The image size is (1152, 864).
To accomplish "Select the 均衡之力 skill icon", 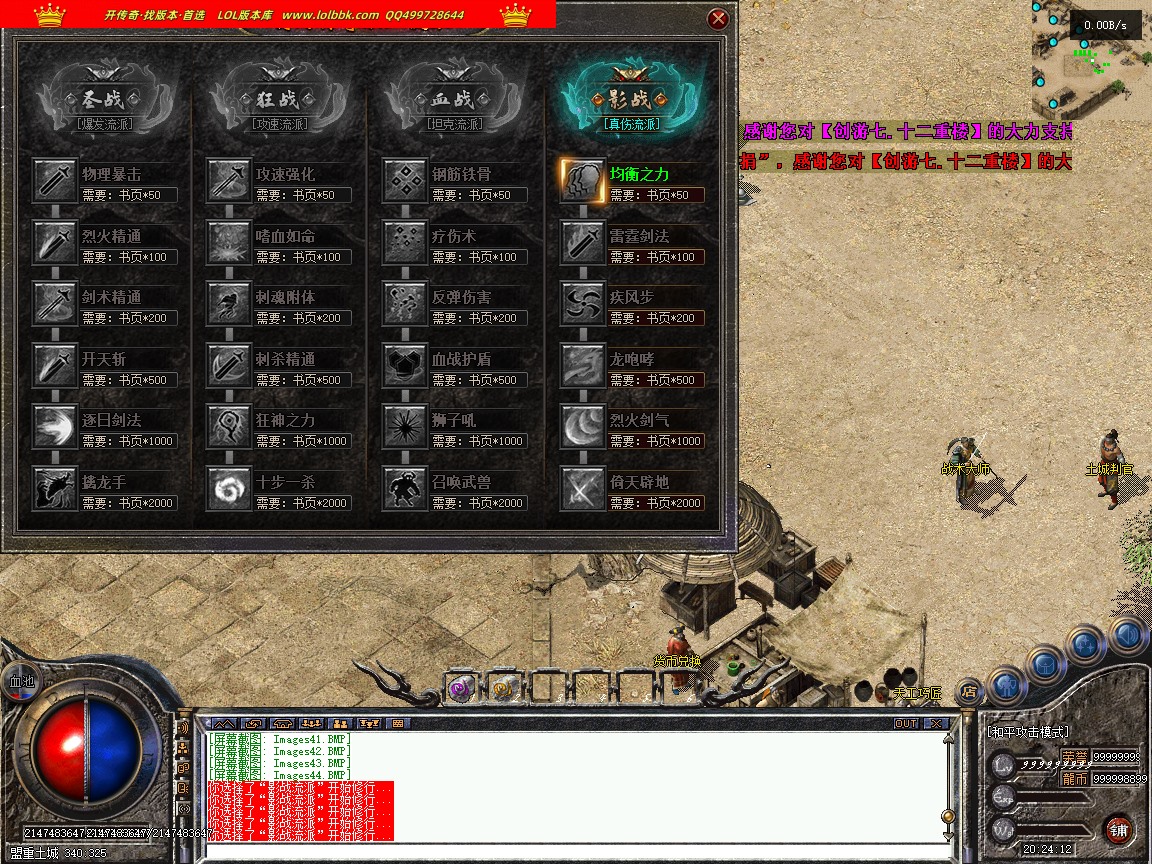I will [x=582, y=181].
